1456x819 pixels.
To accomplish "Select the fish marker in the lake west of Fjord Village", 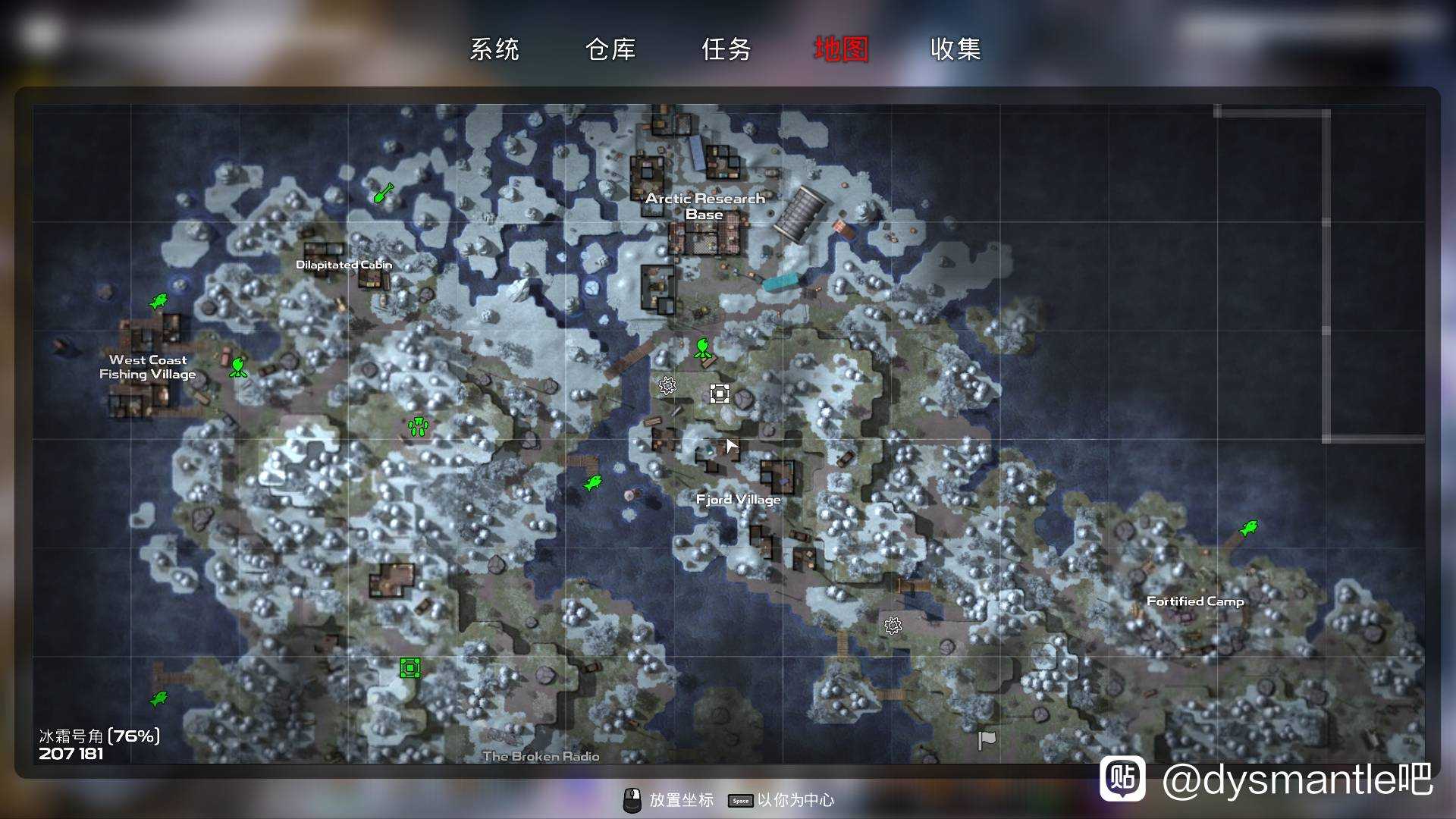I will click(595, 481).
